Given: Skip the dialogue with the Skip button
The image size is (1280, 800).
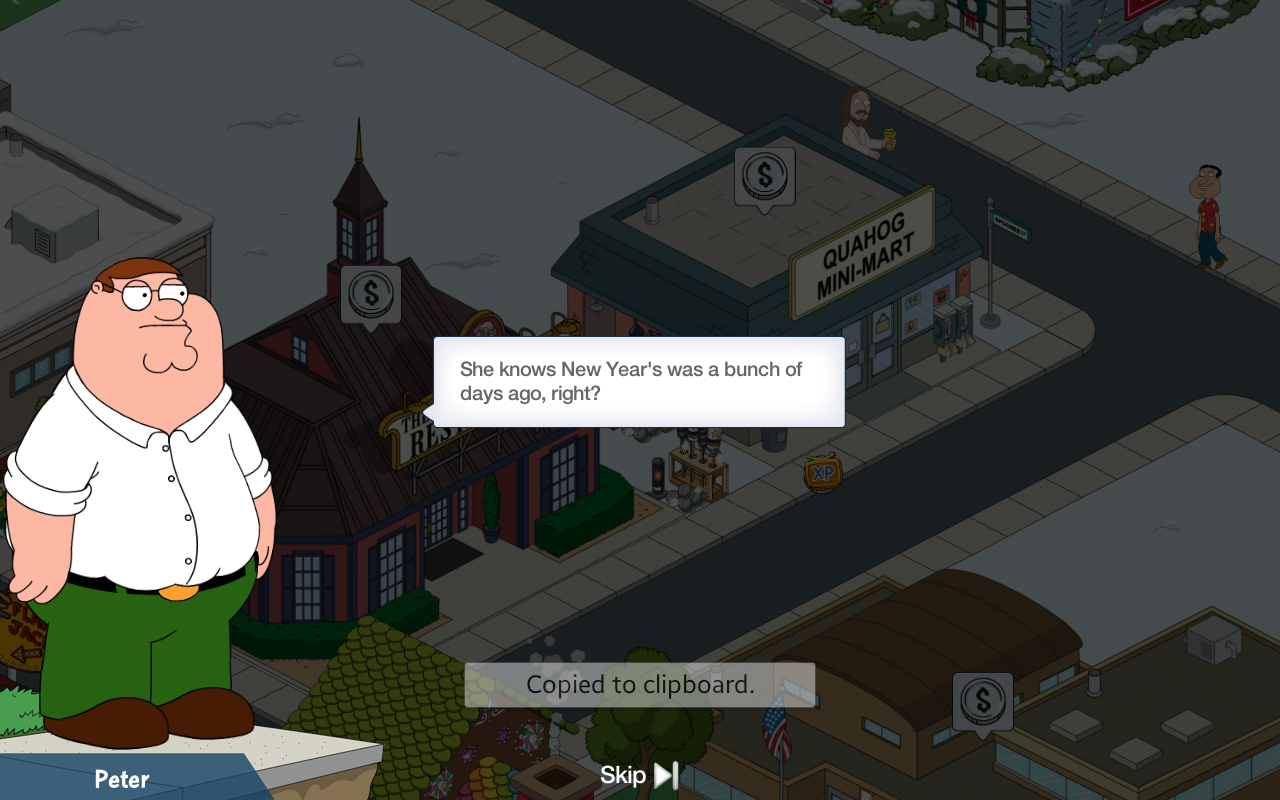Looking at the screenshot, I should (639, 775).
